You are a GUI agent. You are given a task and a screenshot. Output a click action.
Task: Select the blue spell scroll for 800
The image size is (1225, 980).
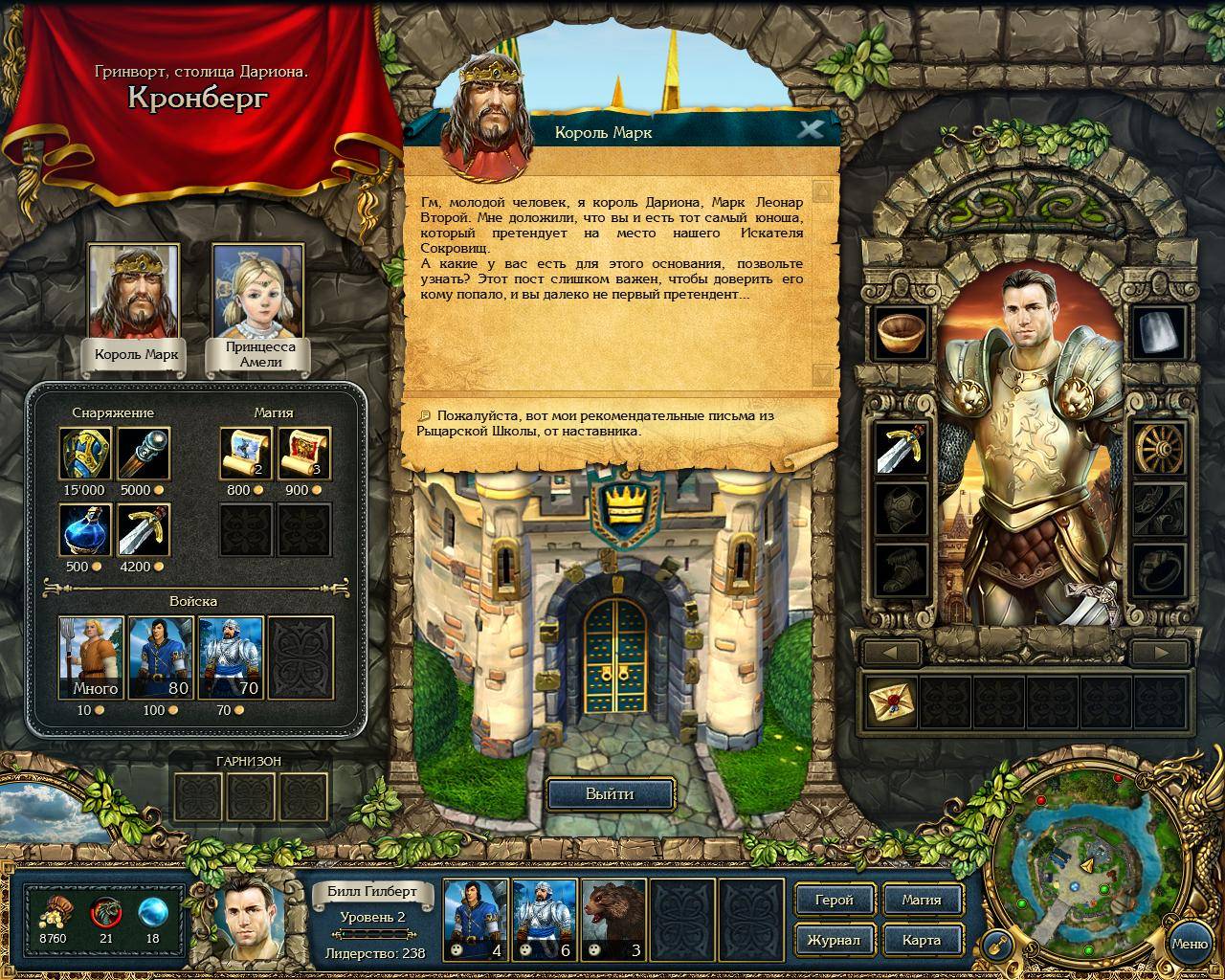(x=246, y=454)
